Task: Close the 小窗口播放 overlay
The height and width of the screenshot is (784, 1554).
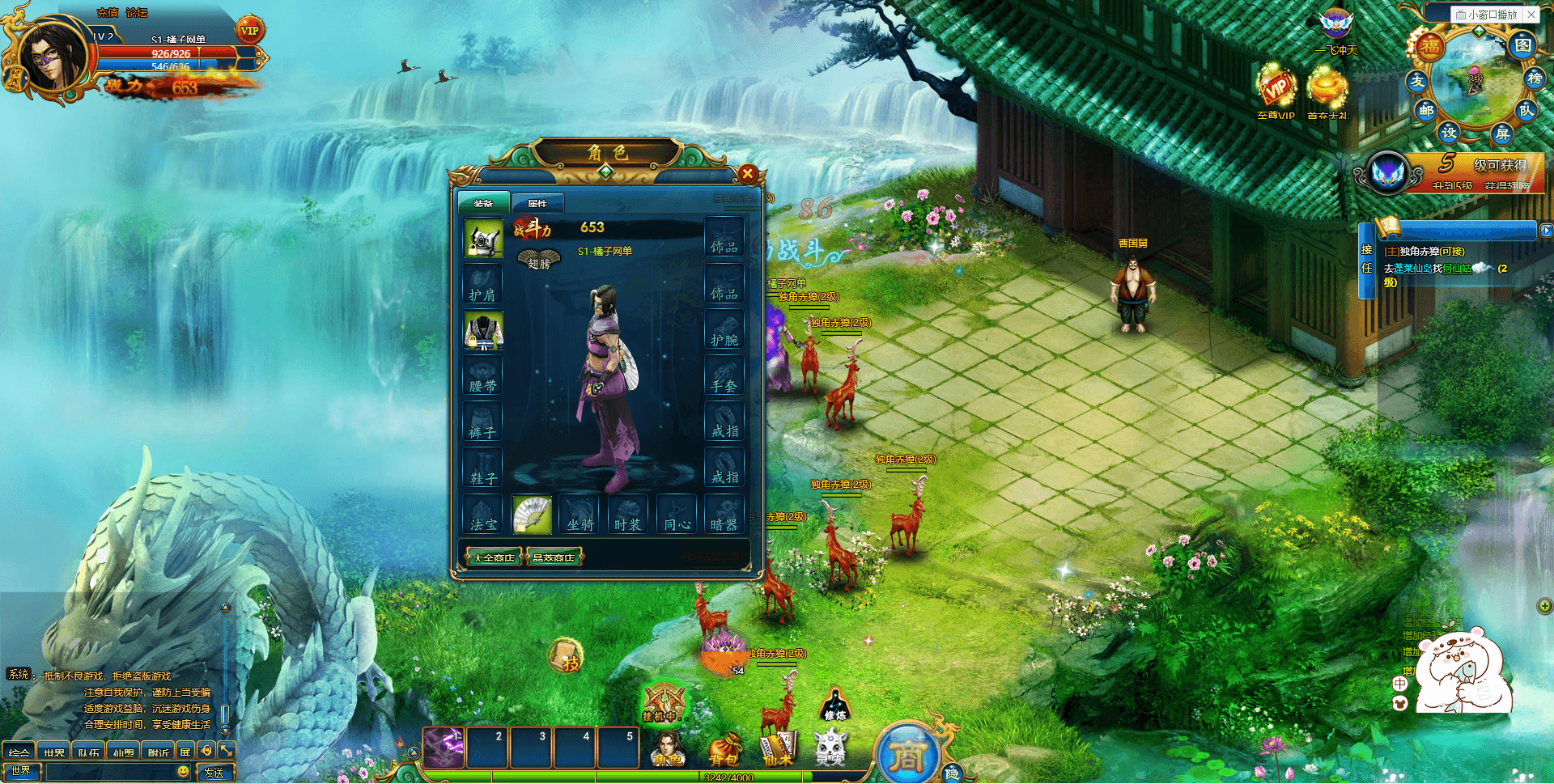Action: point(1531,15)
